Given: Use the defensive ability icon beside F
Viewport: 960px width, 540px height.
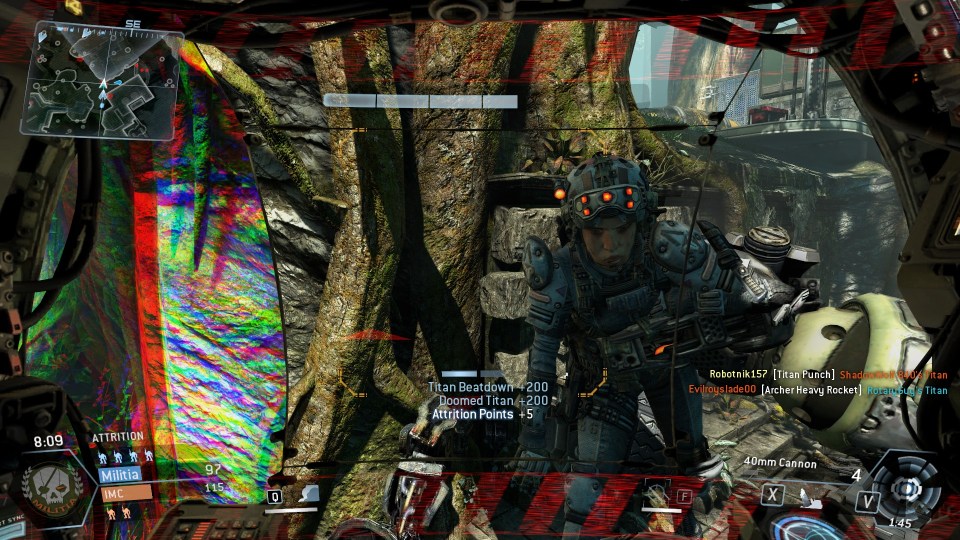Looking at the screenshot, I should 657,492.
